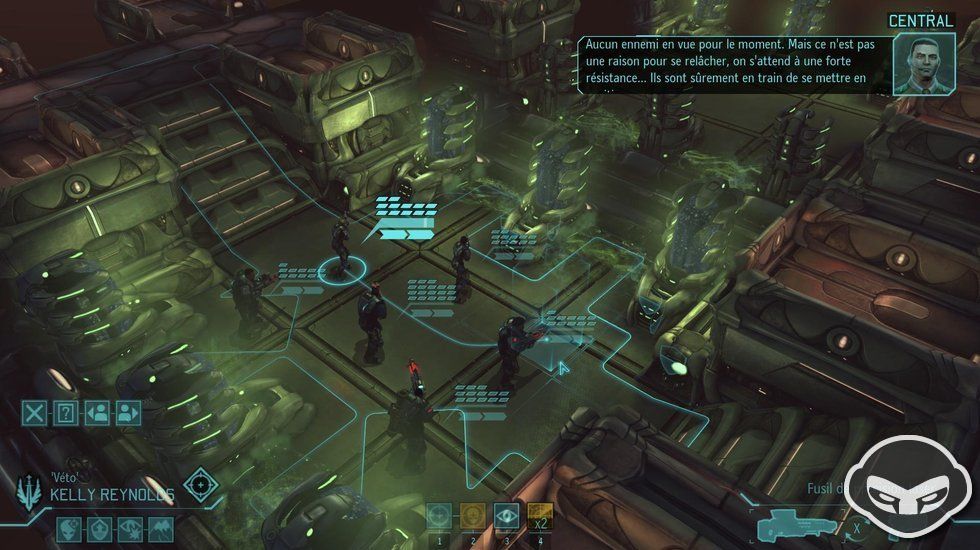
Task: Select the shield perk icon
Action: (100, 528)
